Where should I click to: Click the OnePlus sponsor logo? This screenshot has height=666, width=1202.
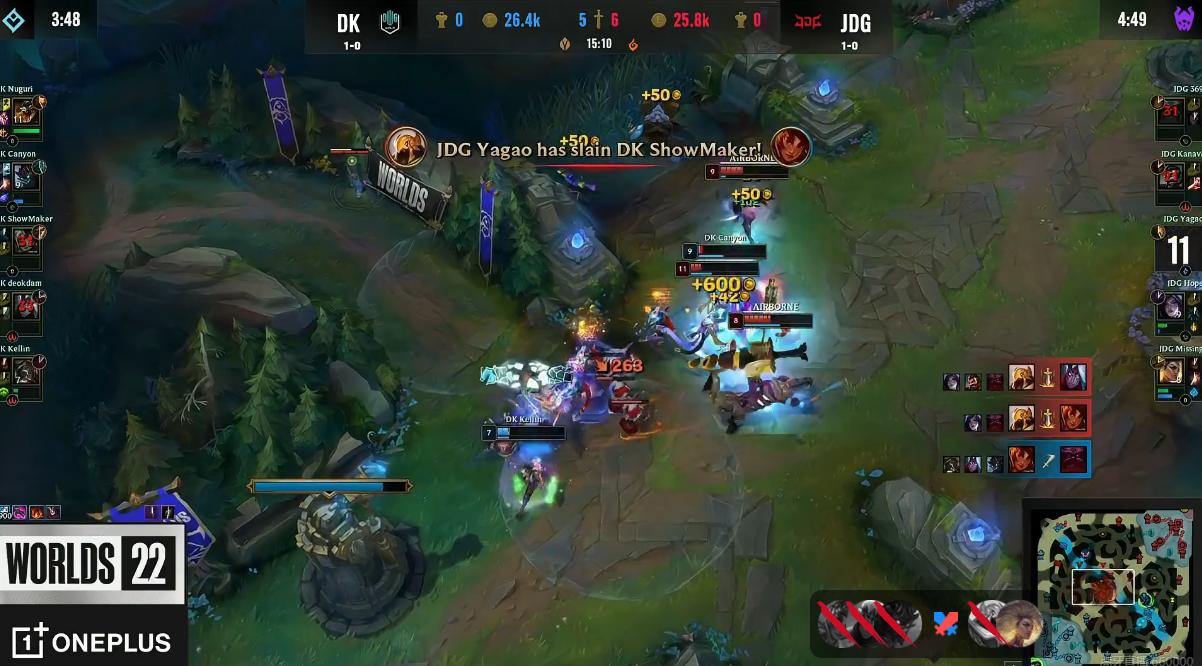point(91,641)
